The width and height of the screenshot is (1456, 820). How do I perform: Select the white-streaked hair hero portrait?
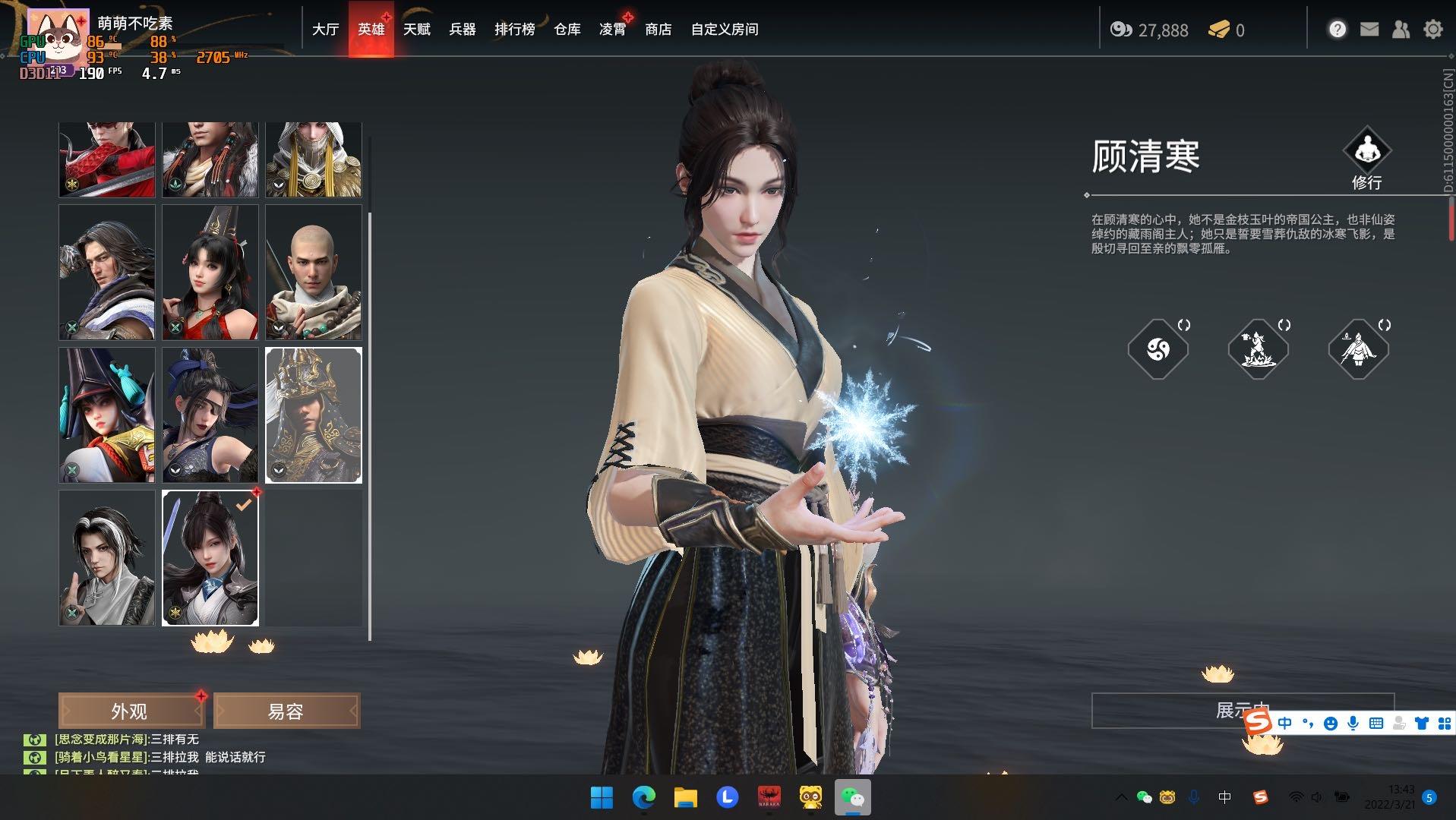click(x=106, y=557)
